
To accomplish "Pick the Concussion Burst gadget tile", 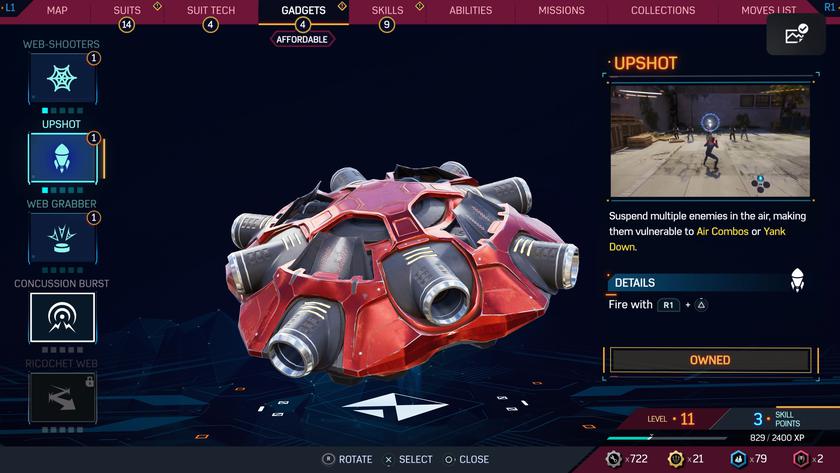I will click(62, 317).
